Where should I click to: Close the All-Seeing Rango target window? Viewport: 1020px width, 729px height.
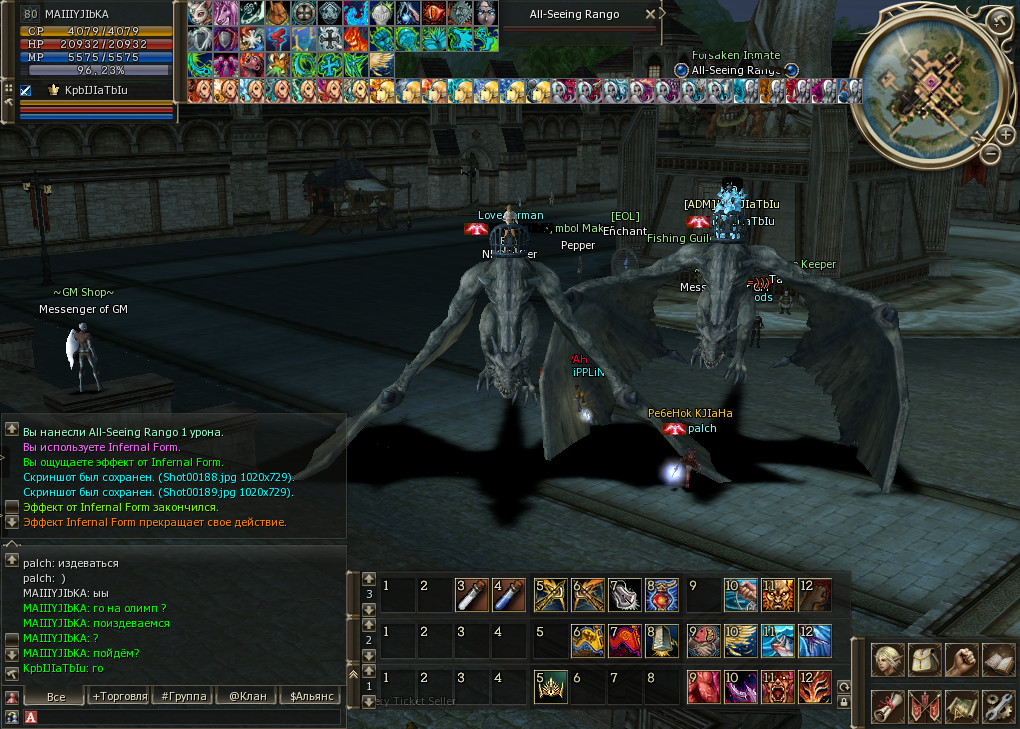[x=651, y=14]
